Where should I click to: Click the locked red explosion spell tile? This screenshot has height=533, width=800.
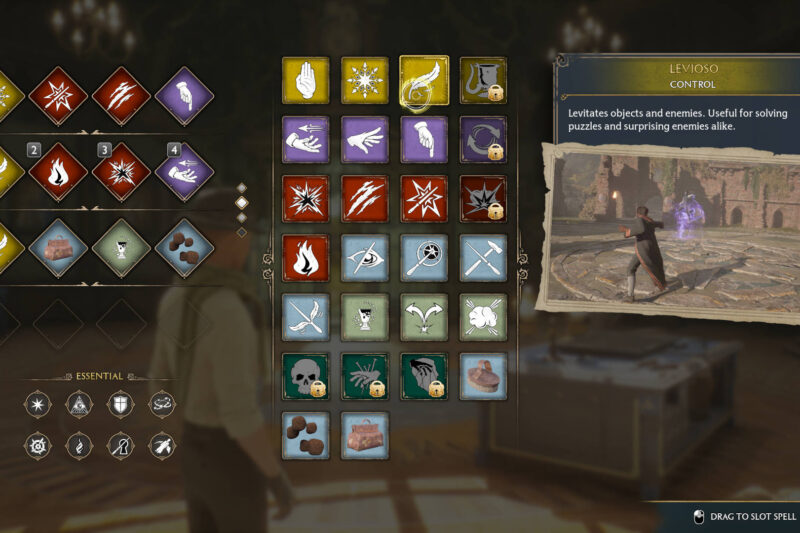click(483, 199)
